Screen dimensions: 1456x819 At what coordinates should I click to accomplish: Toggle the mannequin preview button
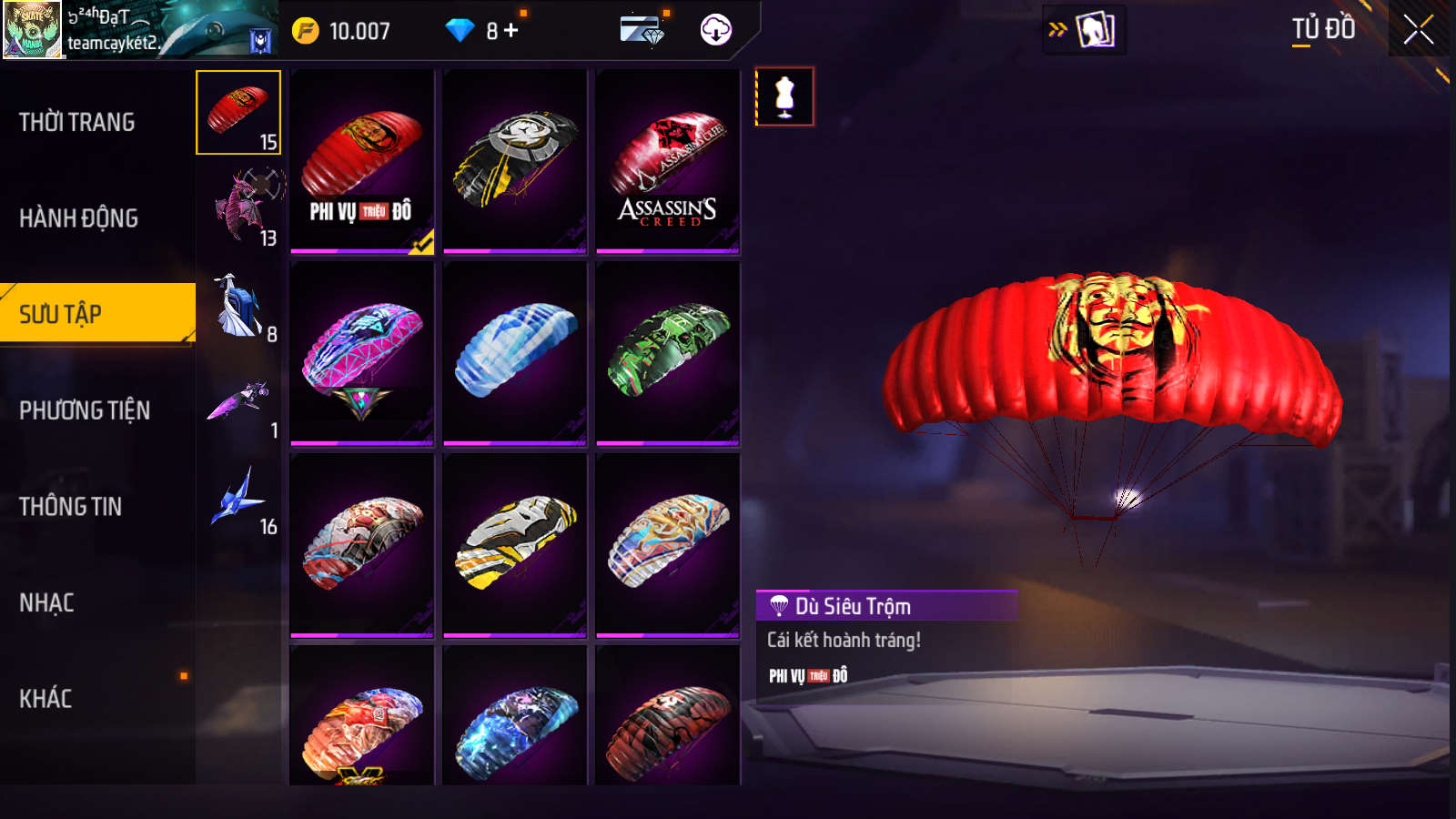[x=784, y=96]
